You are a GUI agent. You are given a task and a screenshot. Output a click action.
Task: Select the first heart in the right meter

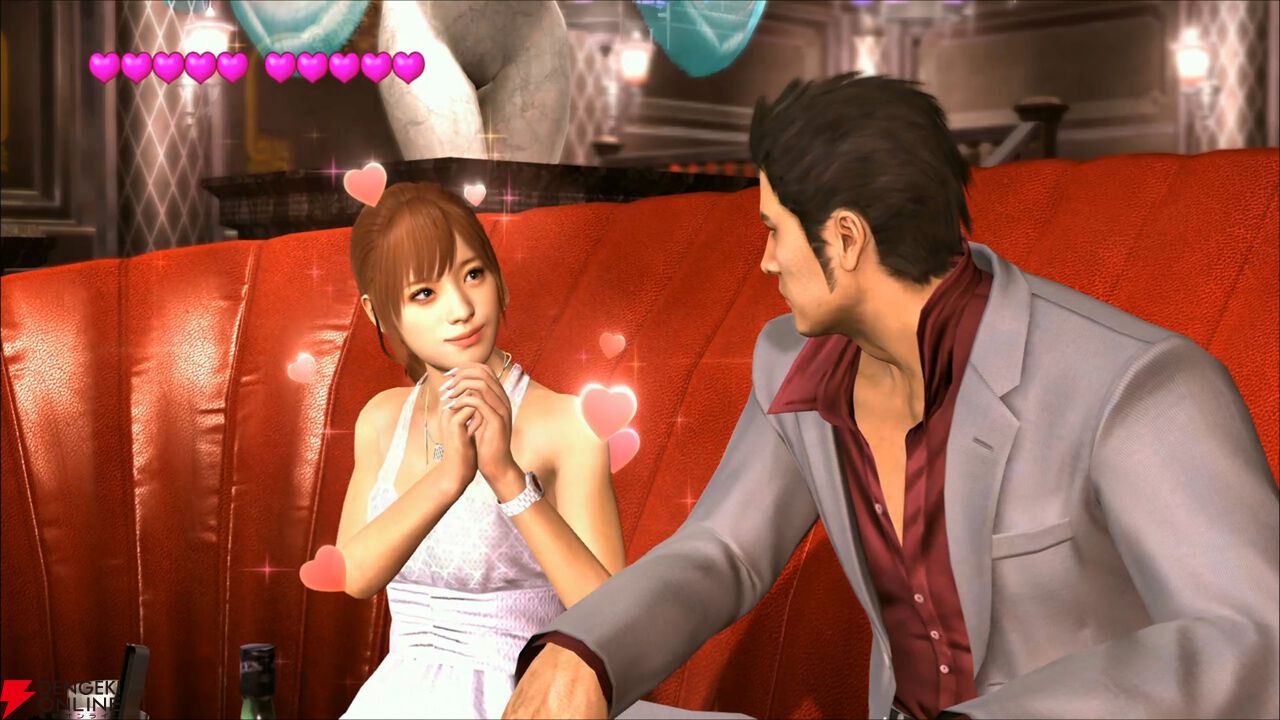[280, 66]
